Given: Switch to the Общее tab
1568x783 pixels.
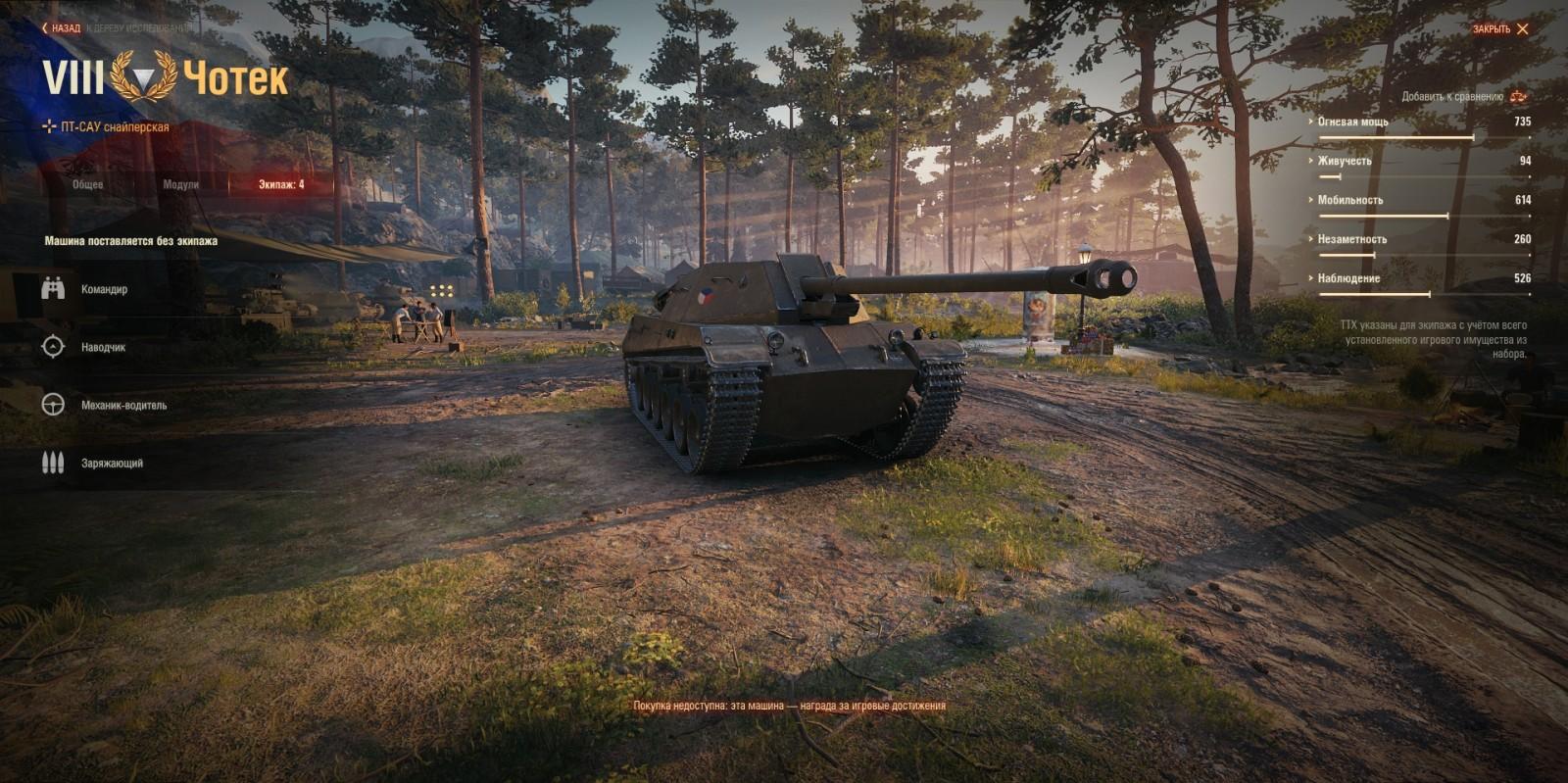Looking at the screenshot, I should click(x=86, y=182).
